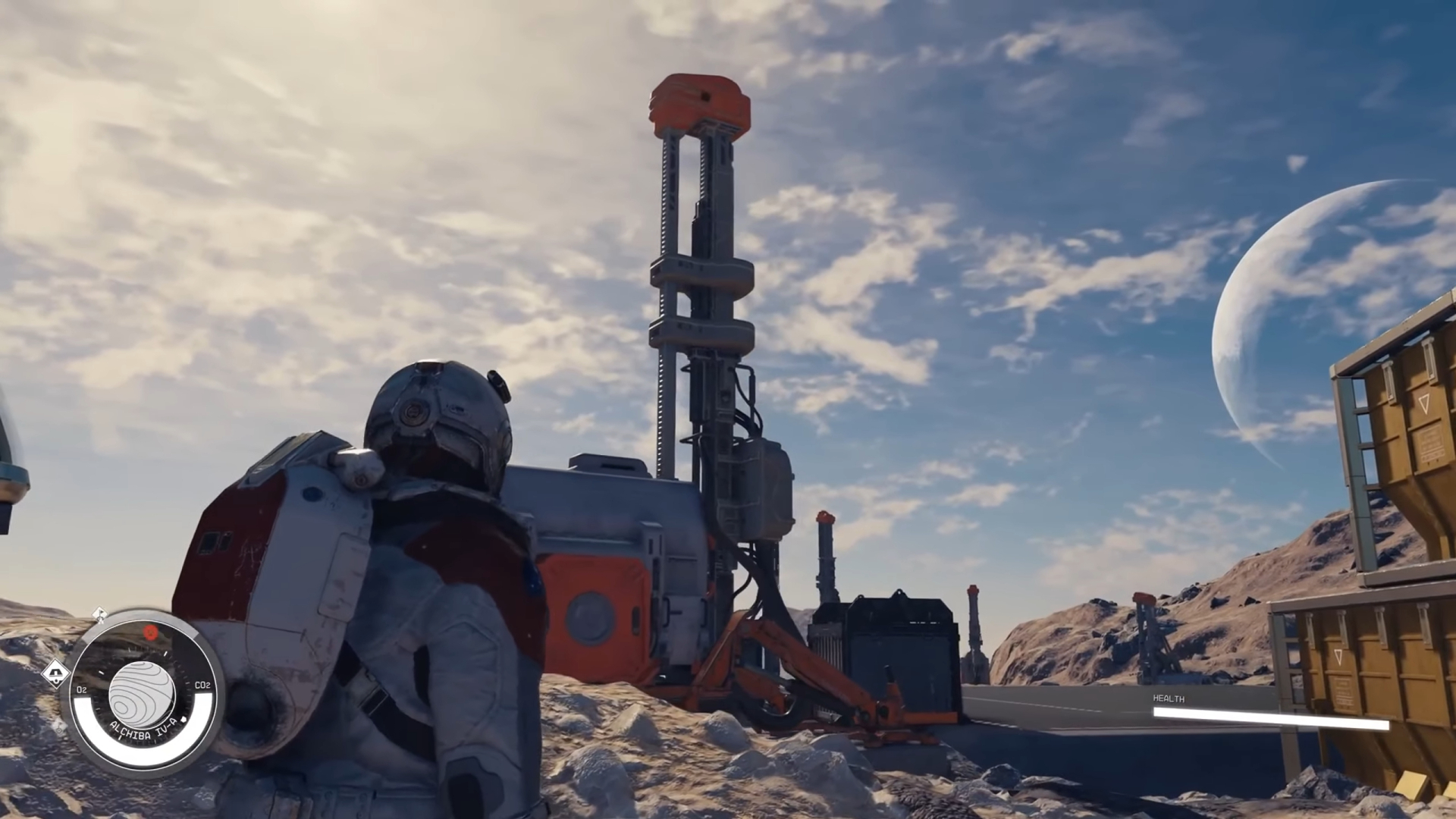Click the HEALTH label above the bar
Screen dimensions: 1456x819
1169,698
